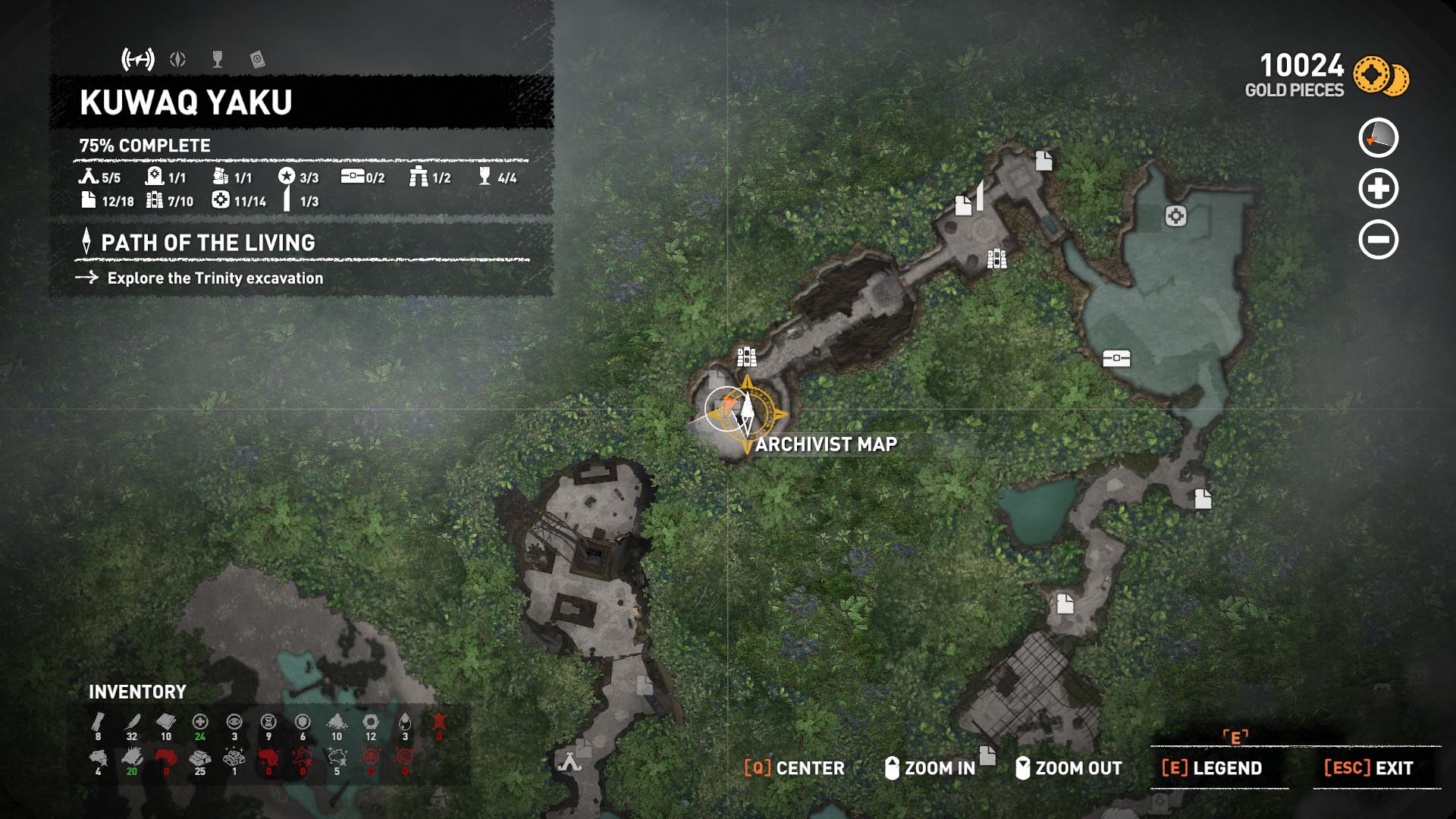Click the compass recenter button
This screenshot has width=1456, height=819.
coord(1378,138)
